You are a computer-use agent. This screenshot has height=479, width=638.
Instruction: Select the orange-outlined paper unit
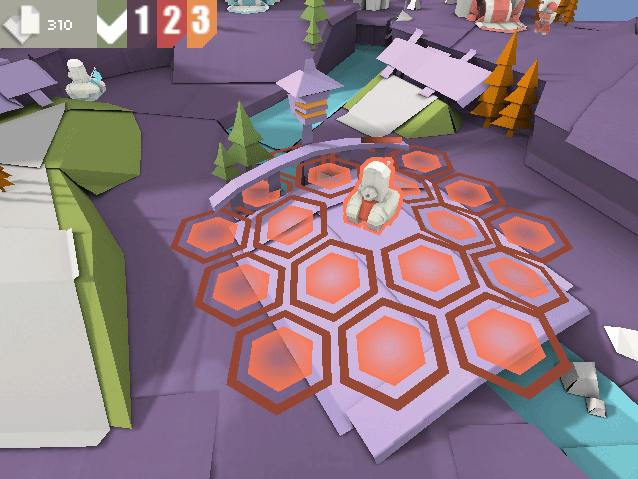(374, 197)
